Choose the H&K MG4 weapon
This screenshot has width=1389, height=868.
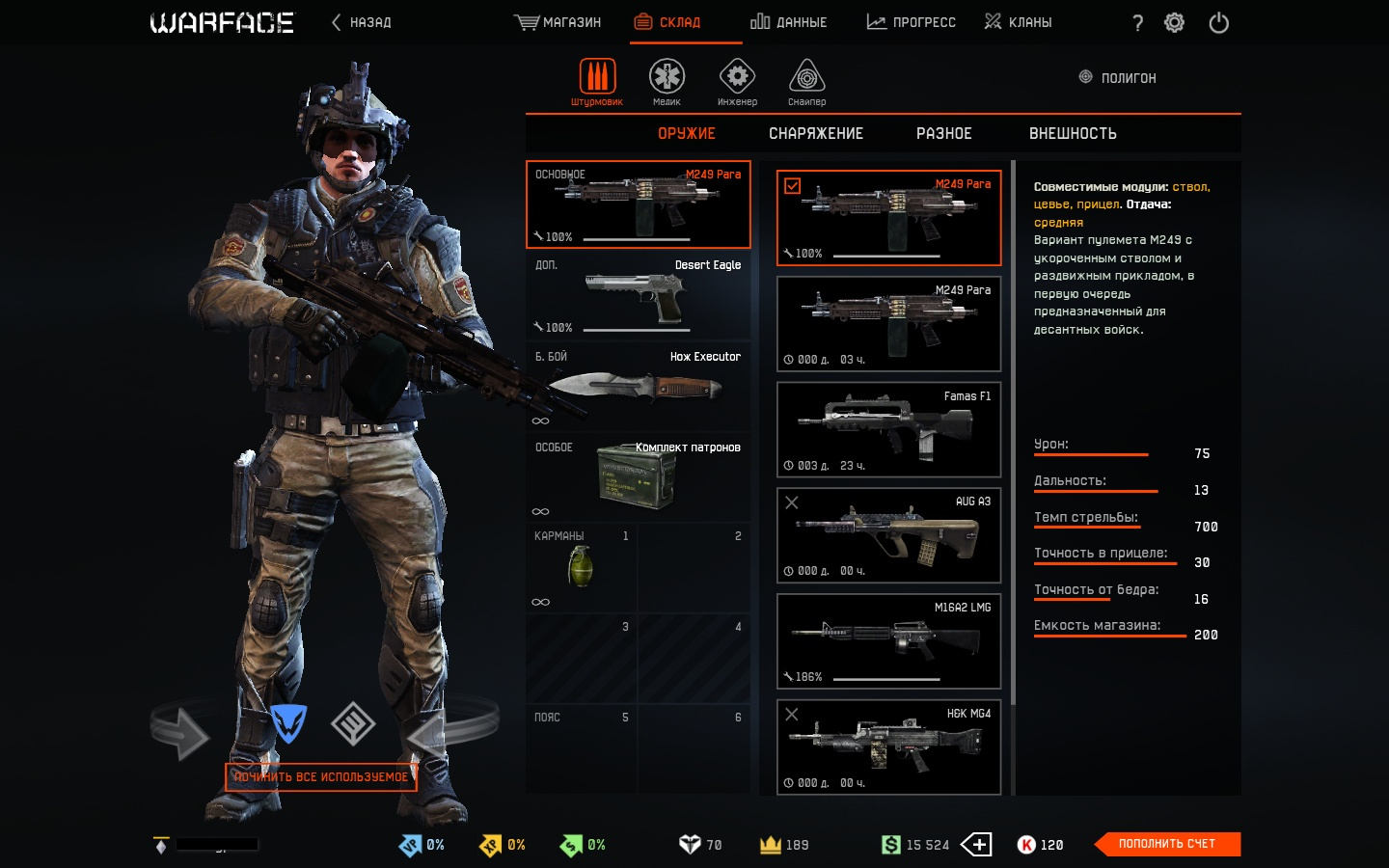coord(888,747)
